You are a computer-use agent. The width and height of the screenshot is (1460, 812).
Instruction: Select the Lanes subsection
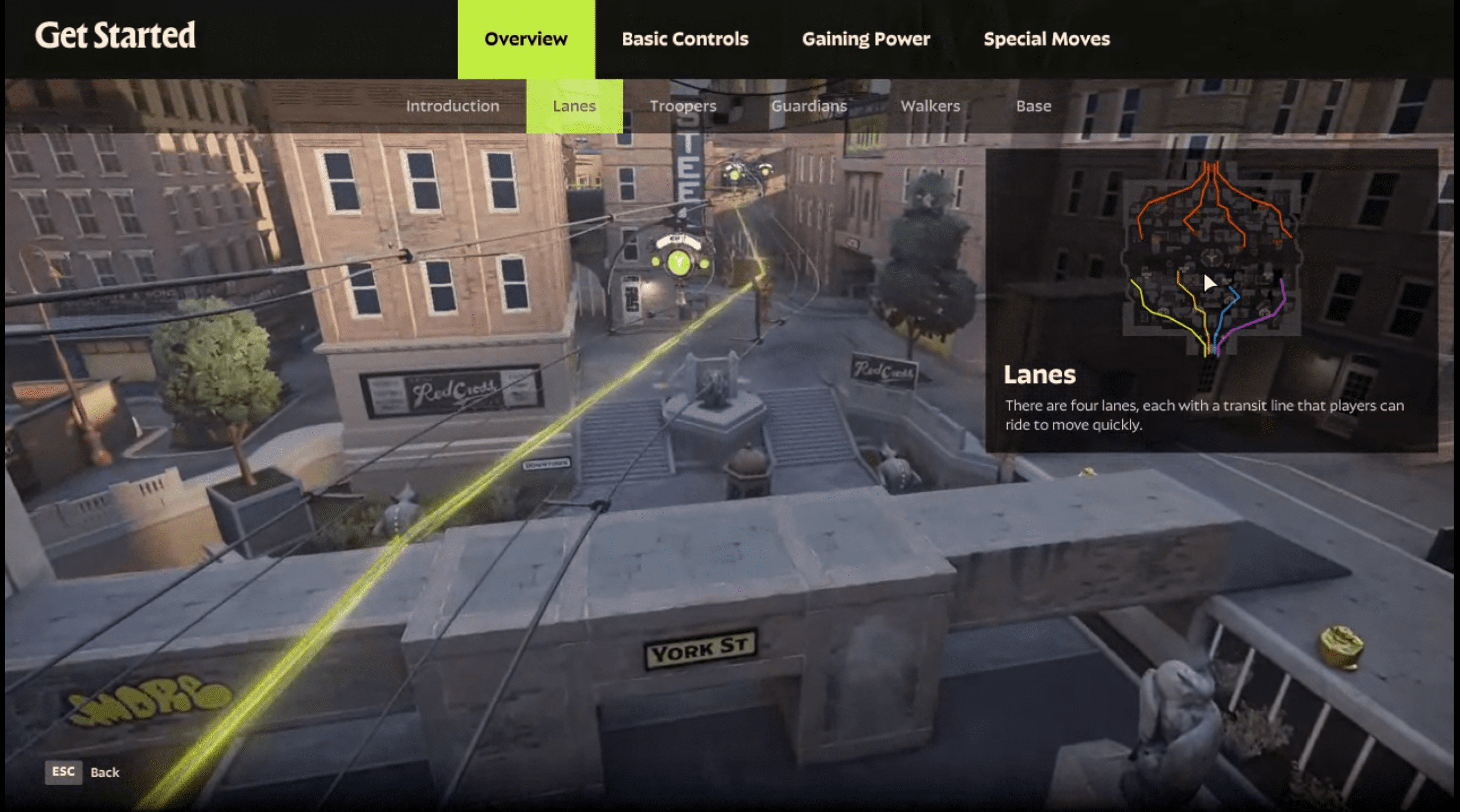pos(574,106)
